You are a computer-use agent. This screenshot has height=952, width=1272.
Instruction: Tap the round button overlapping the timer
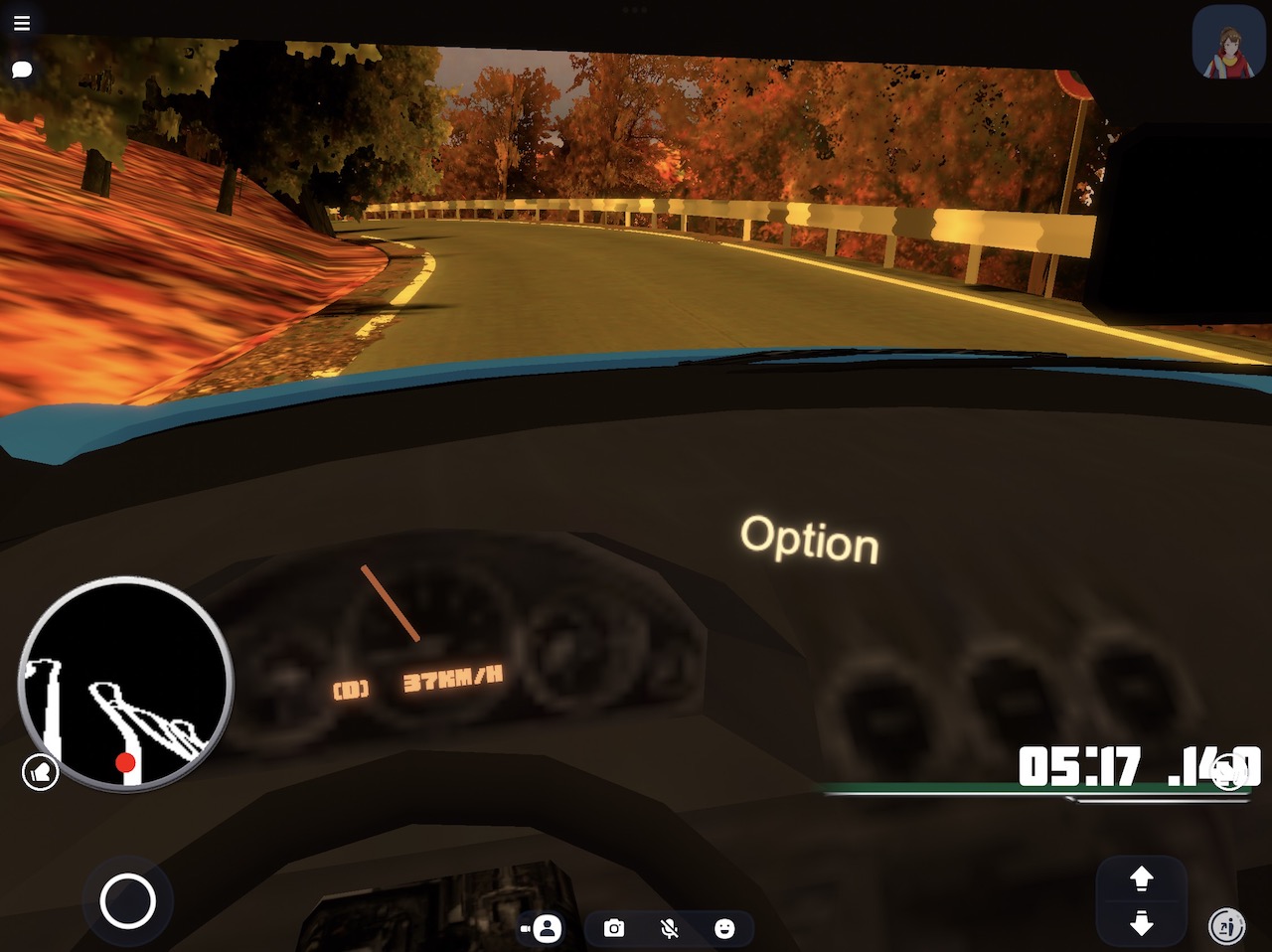[x=1230, y=772]
